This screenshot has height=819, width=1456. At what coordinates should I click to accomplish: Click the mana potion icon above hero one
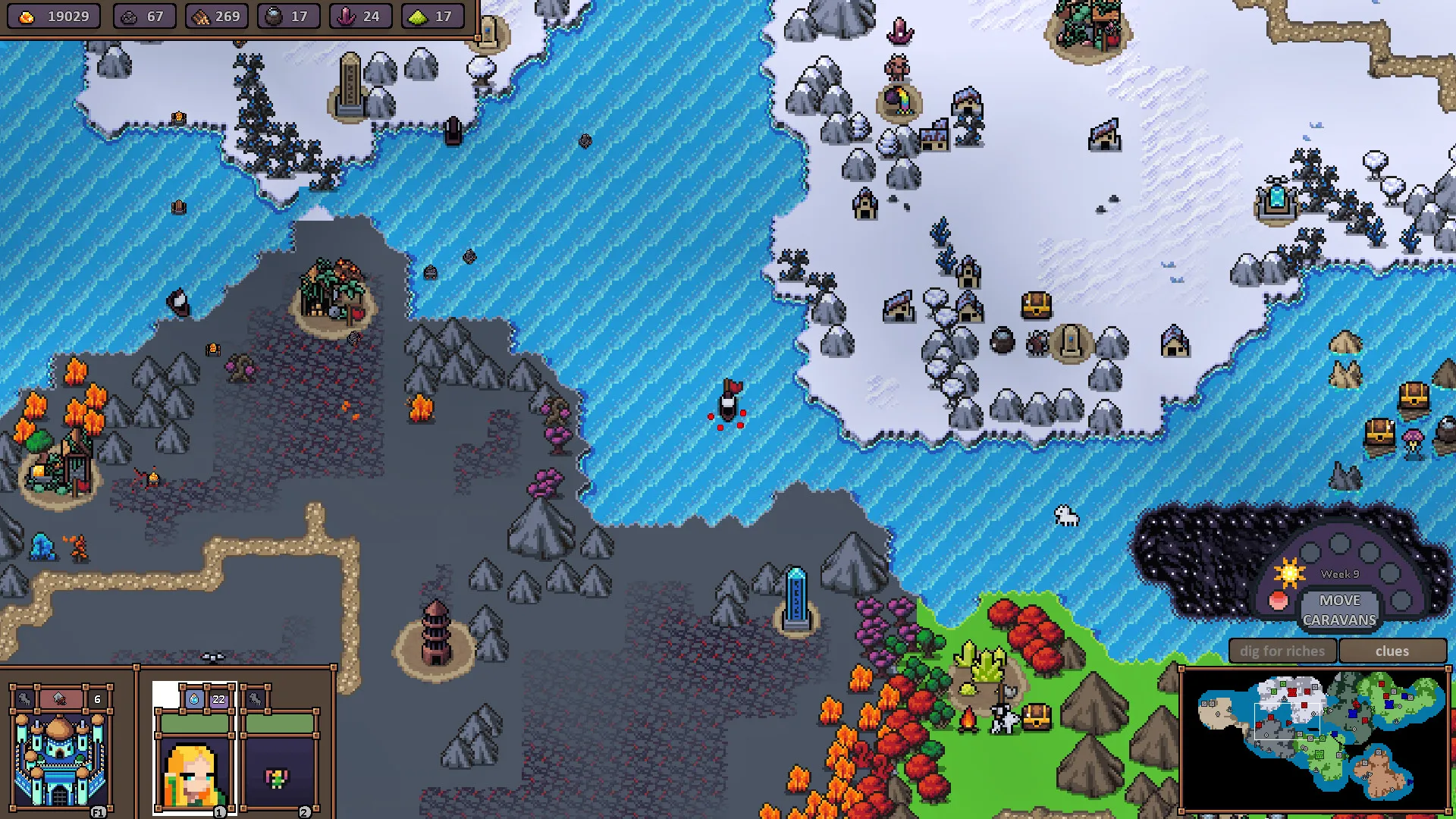(x=193, y=700)
